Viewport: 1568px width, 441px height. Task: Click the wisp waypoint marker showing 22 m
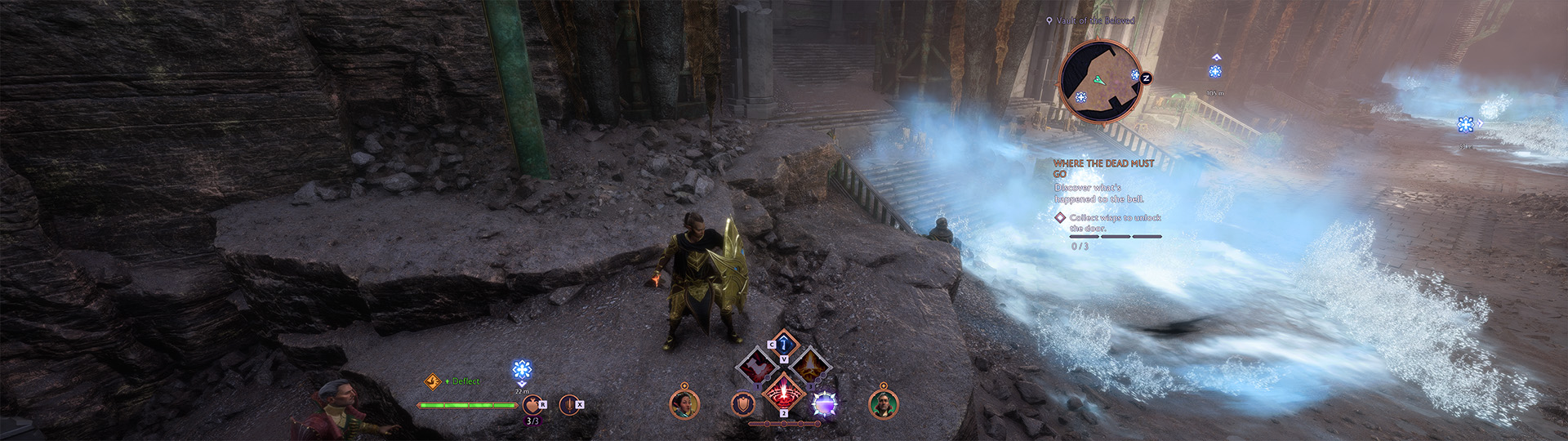522,371
